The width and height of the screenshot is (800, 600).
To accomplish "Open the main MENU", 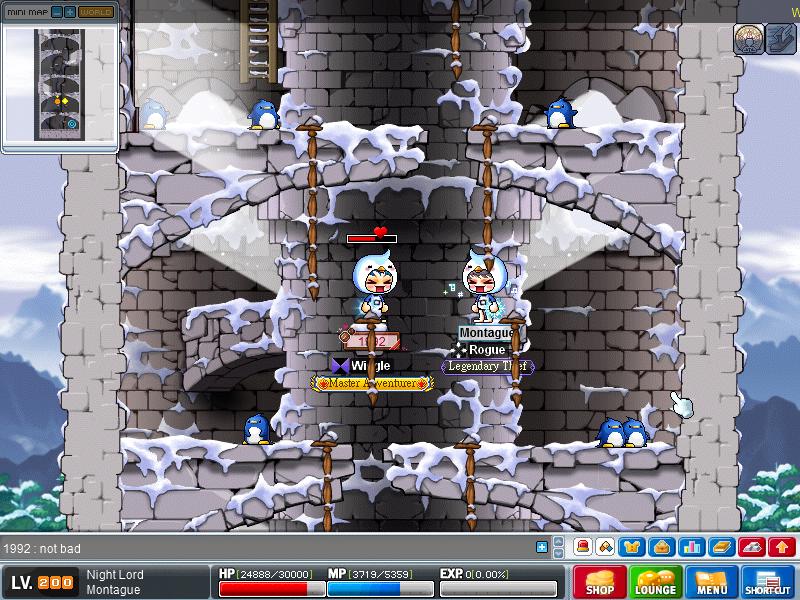I will point(711,582).
